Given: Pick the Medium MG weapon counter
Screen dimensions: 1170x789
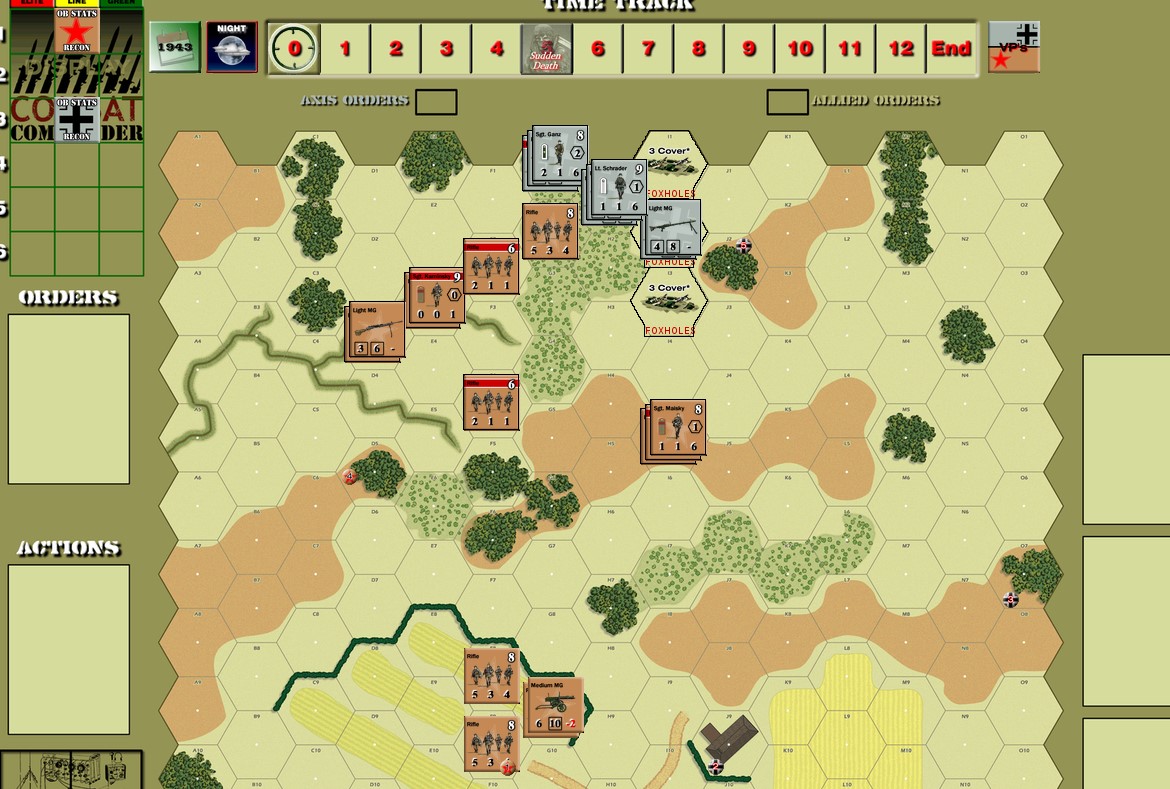Looking at the screenshot, I should 553,706.
